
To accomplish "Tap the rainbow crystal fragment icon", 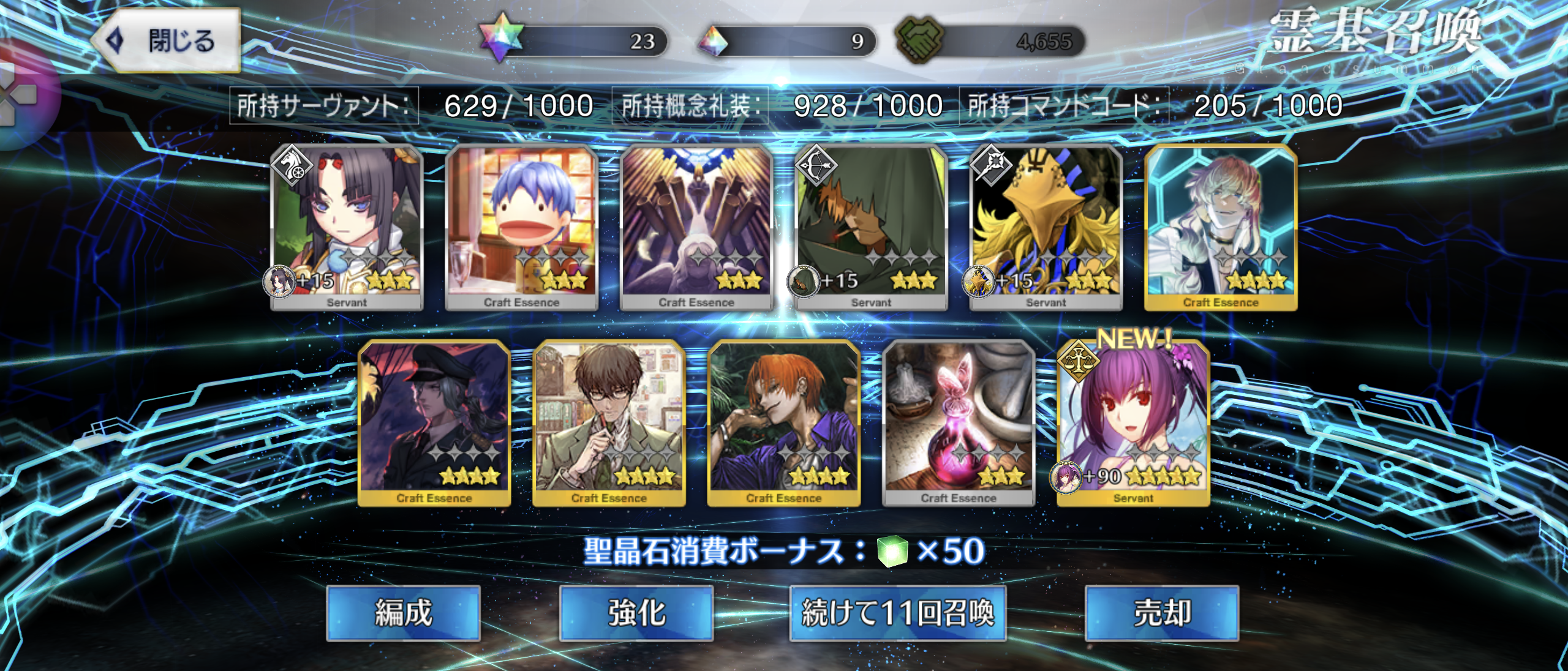I will tap(714, 42).
